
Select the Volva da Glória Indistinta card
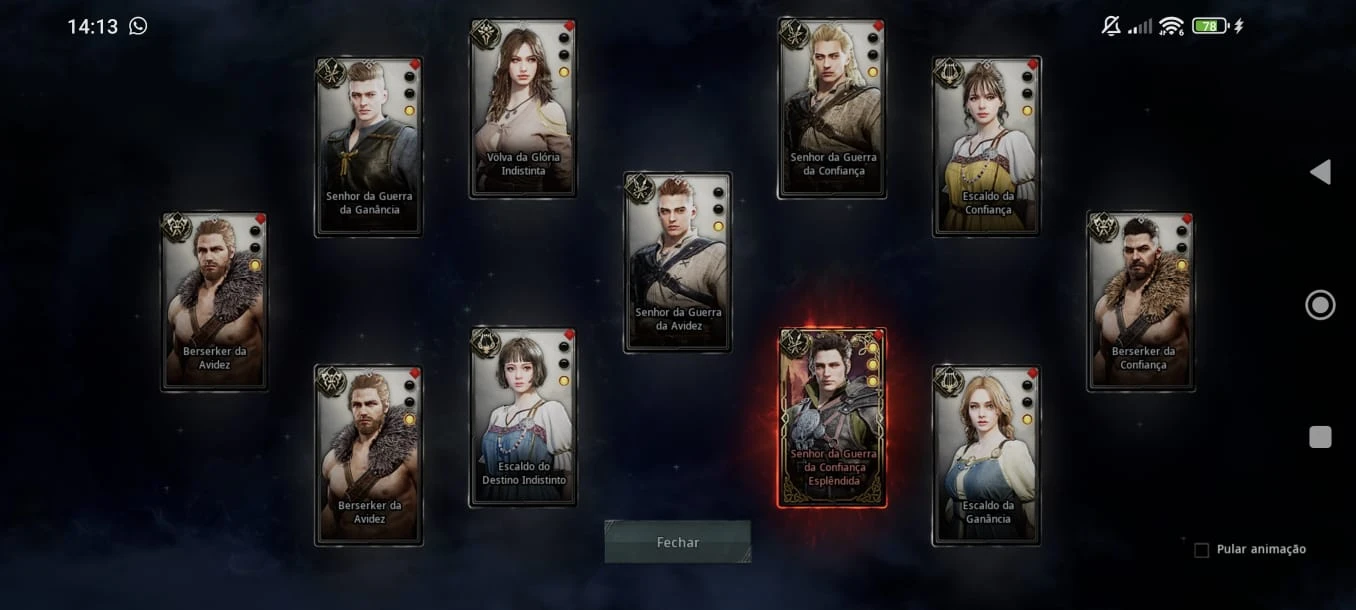tap(523, 108)
